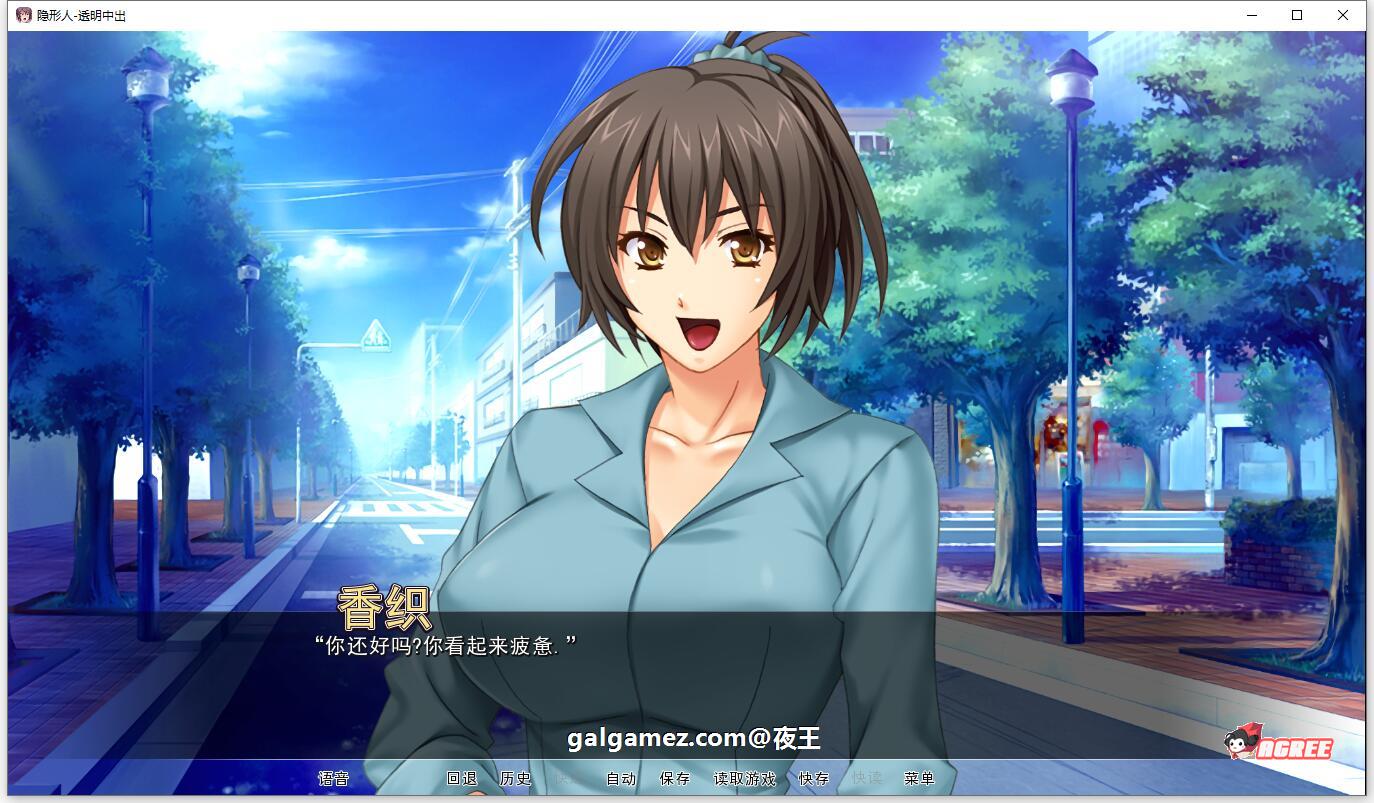Click the 快进 skip option in the toolbar
The image size is (1374, 803).
coord(566,777)
